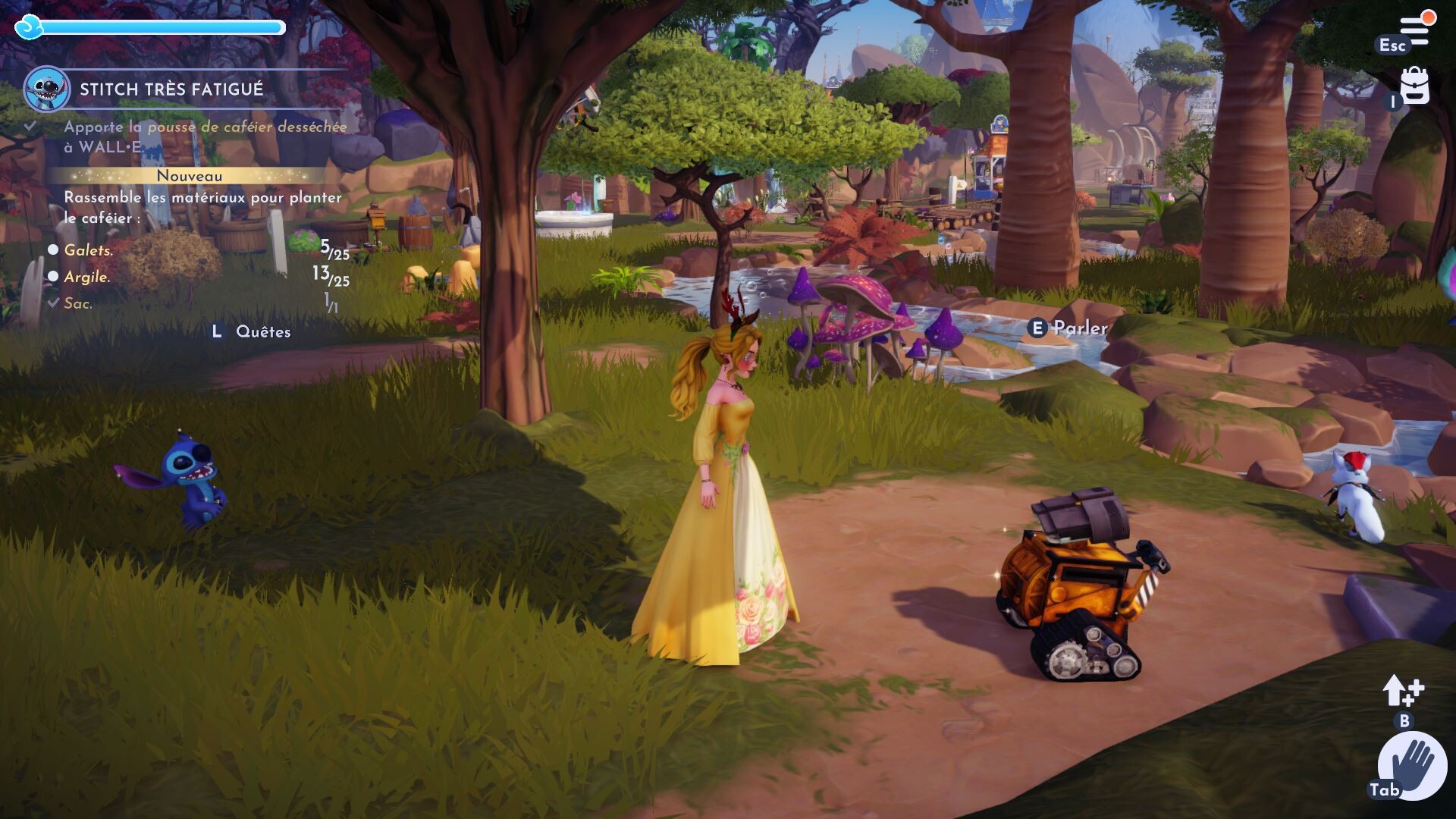The height and width of the screenshot is (819, 1456).
Task: Click the arrow with plus signs icon
Action: tap(1403, 690)
